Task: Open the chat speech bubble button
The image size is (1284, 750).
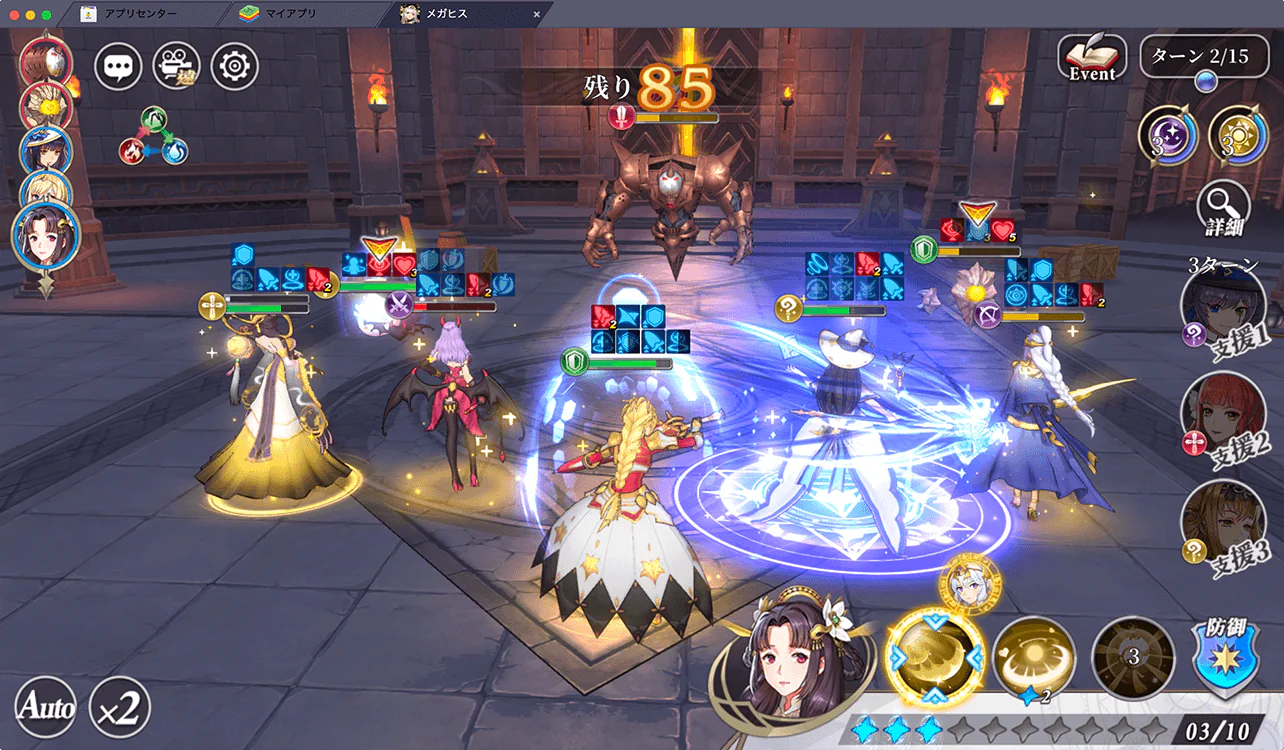Action: point(119,67)
